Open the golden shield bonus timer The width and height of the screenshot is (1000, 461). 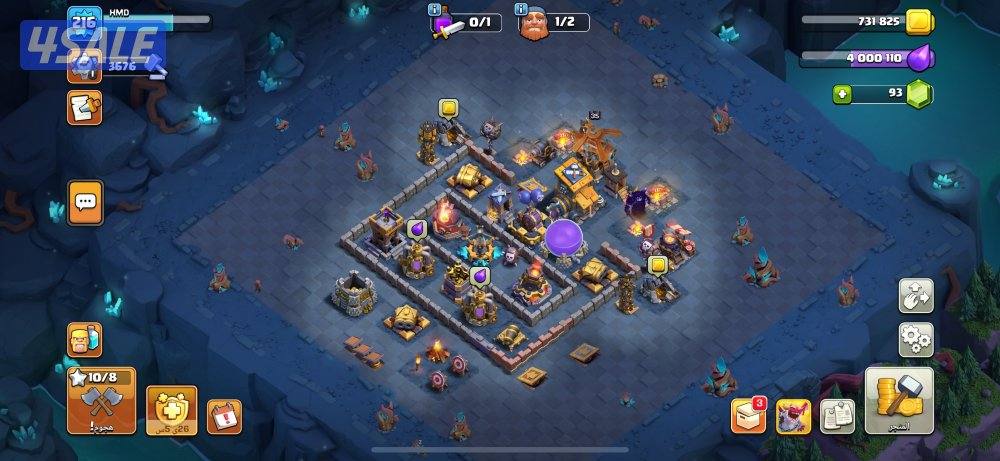[172, 409]
